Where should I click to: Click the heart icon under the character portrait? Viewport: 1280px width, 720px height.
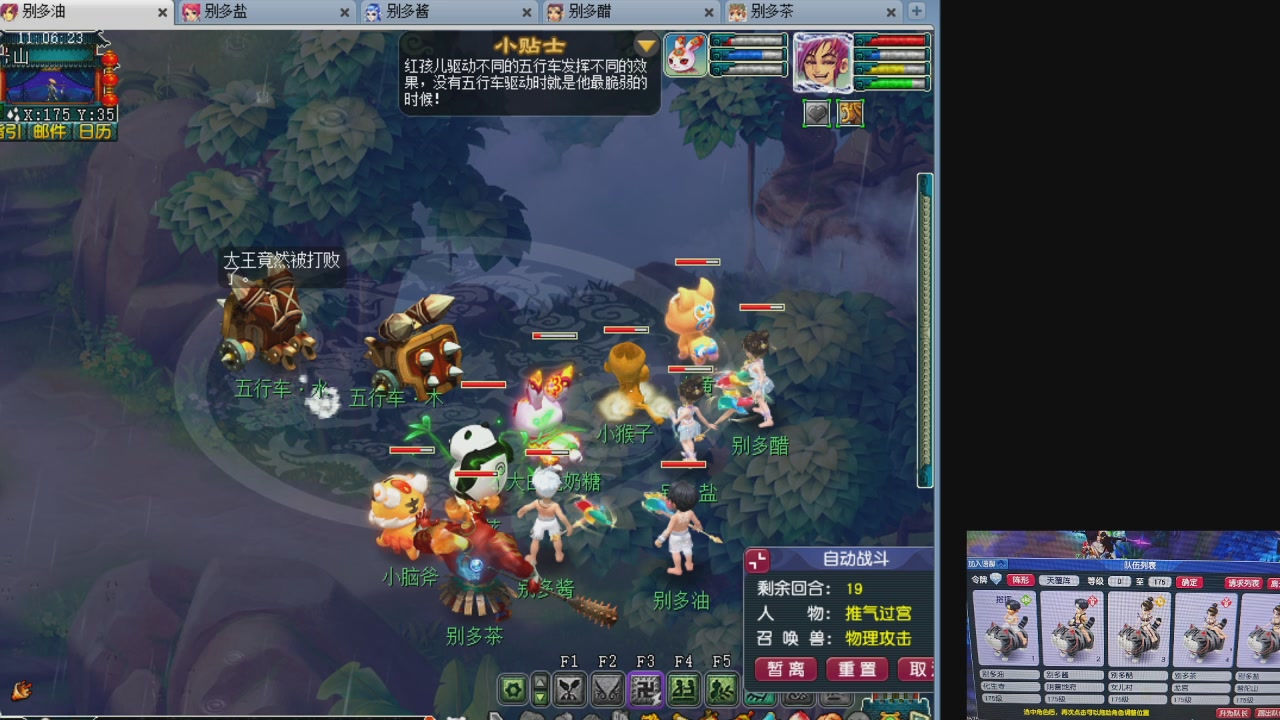816,114
